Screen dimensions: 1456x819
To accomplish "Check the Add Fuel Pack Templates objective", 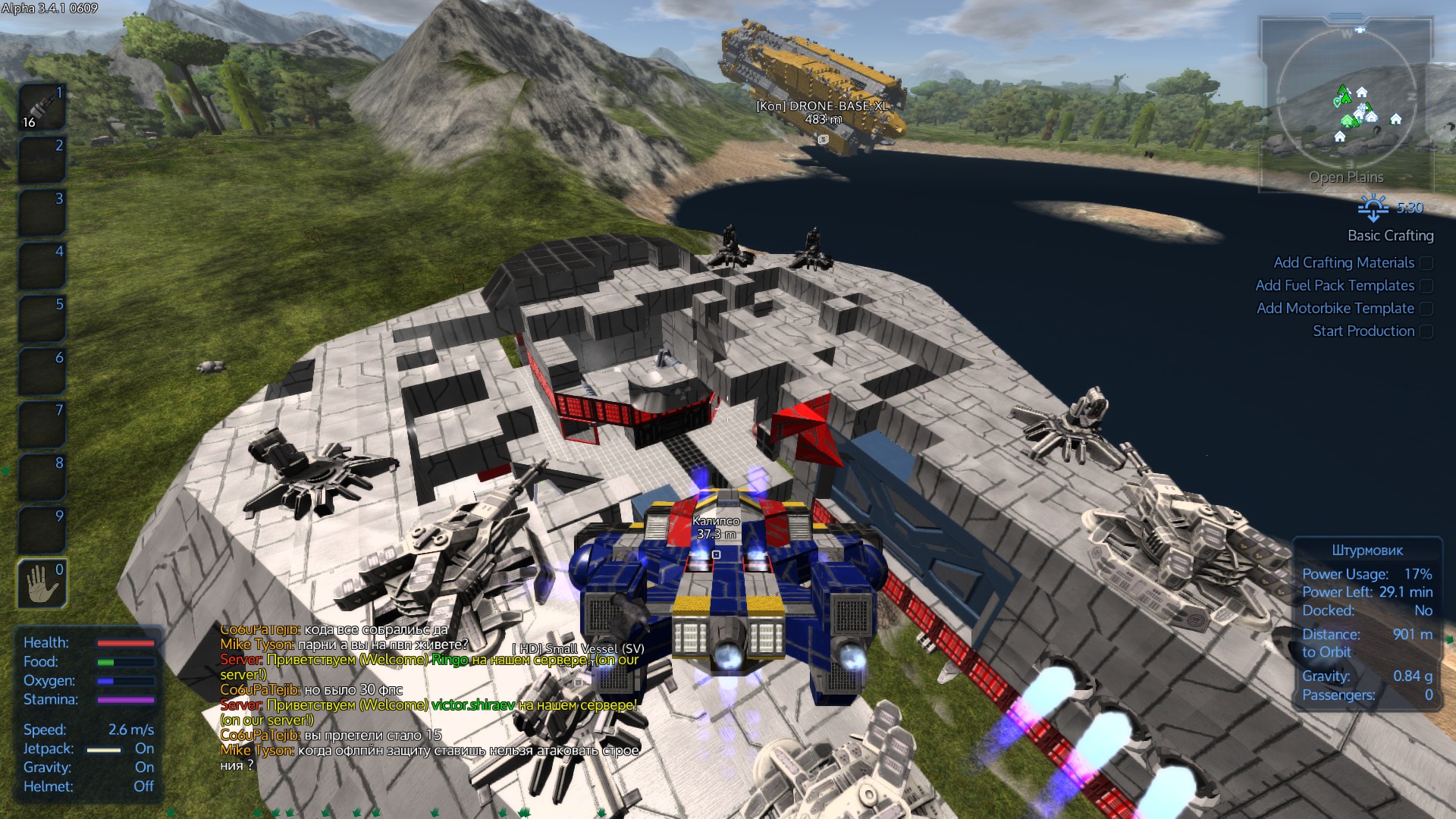I will click(x=1426, y=286).
